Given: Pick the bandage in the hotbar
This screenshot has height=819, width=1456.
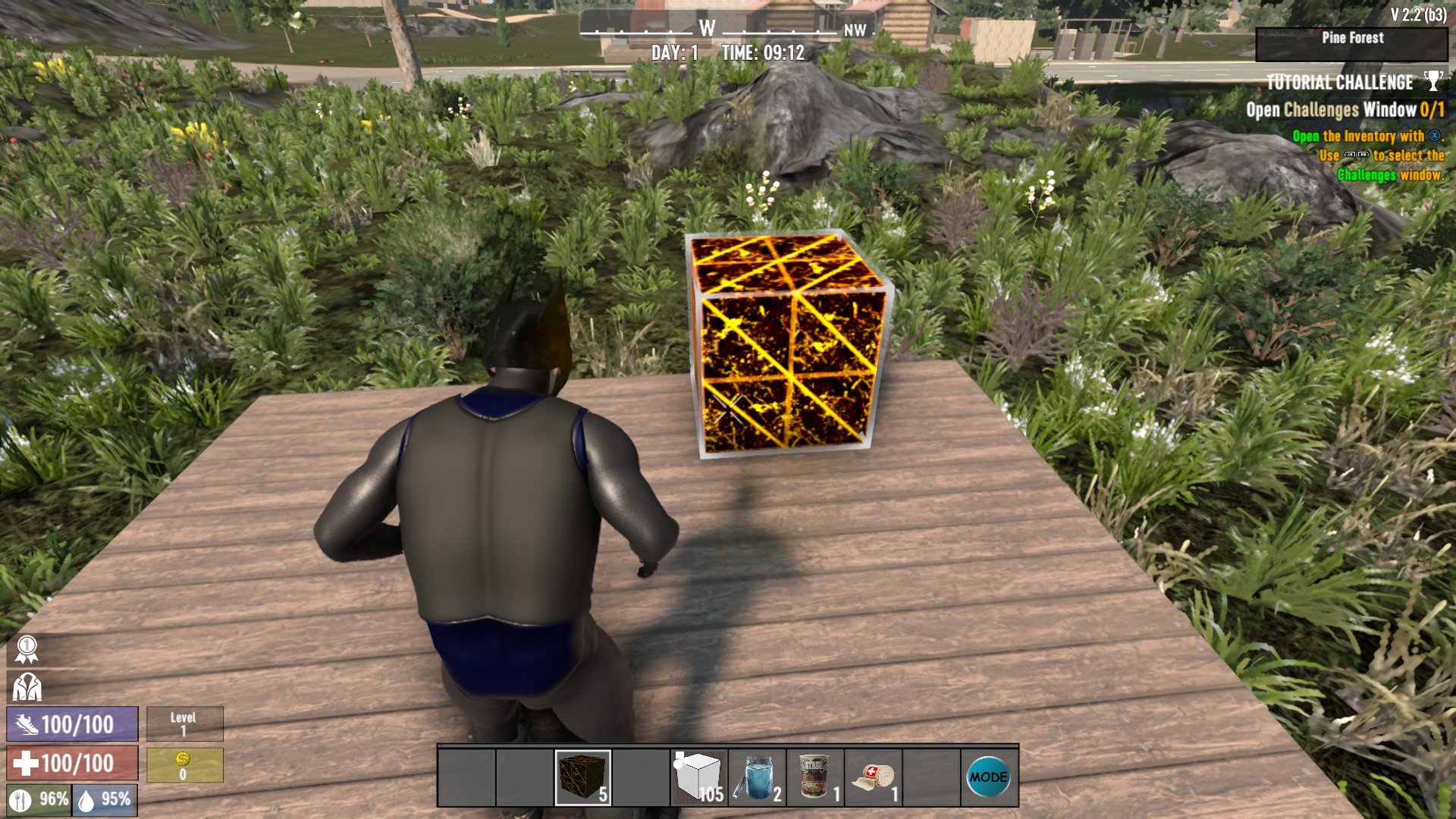Looking at the screenshot, I should pos(874,777).
